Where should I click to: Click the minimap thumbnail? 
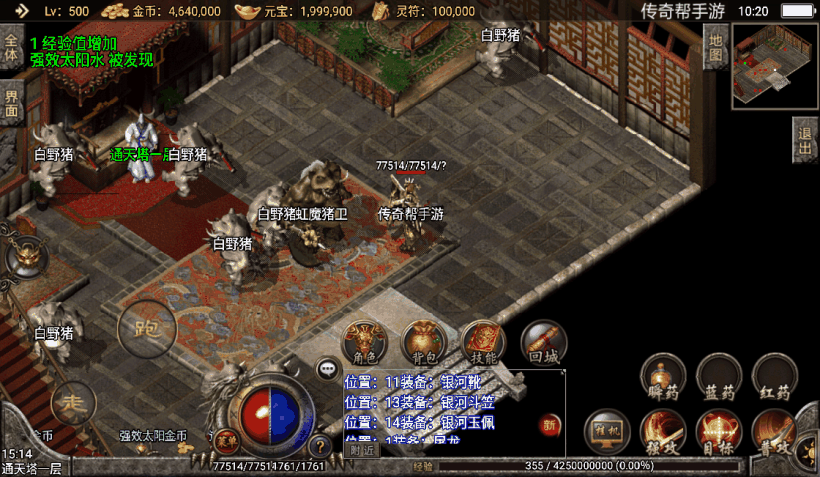(x=775, y=64)
